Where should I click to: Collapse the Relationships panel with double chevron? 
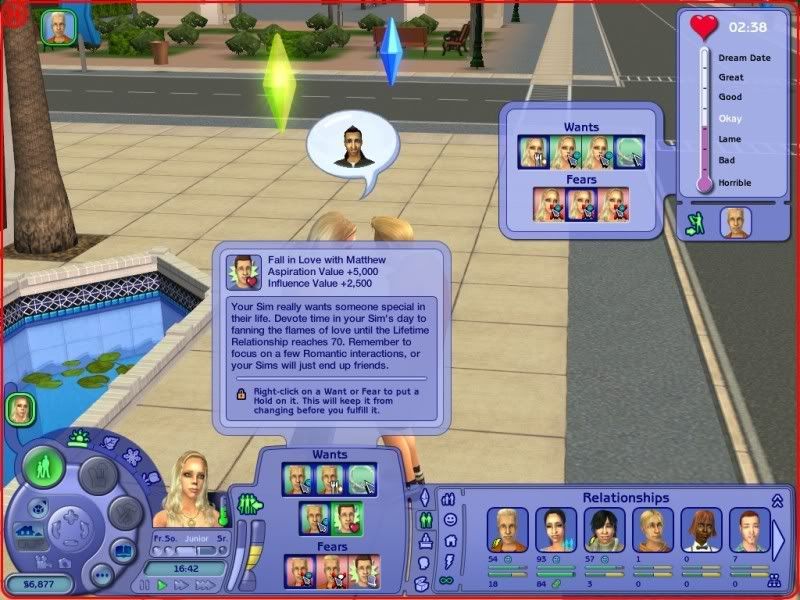tap(776, 498)
